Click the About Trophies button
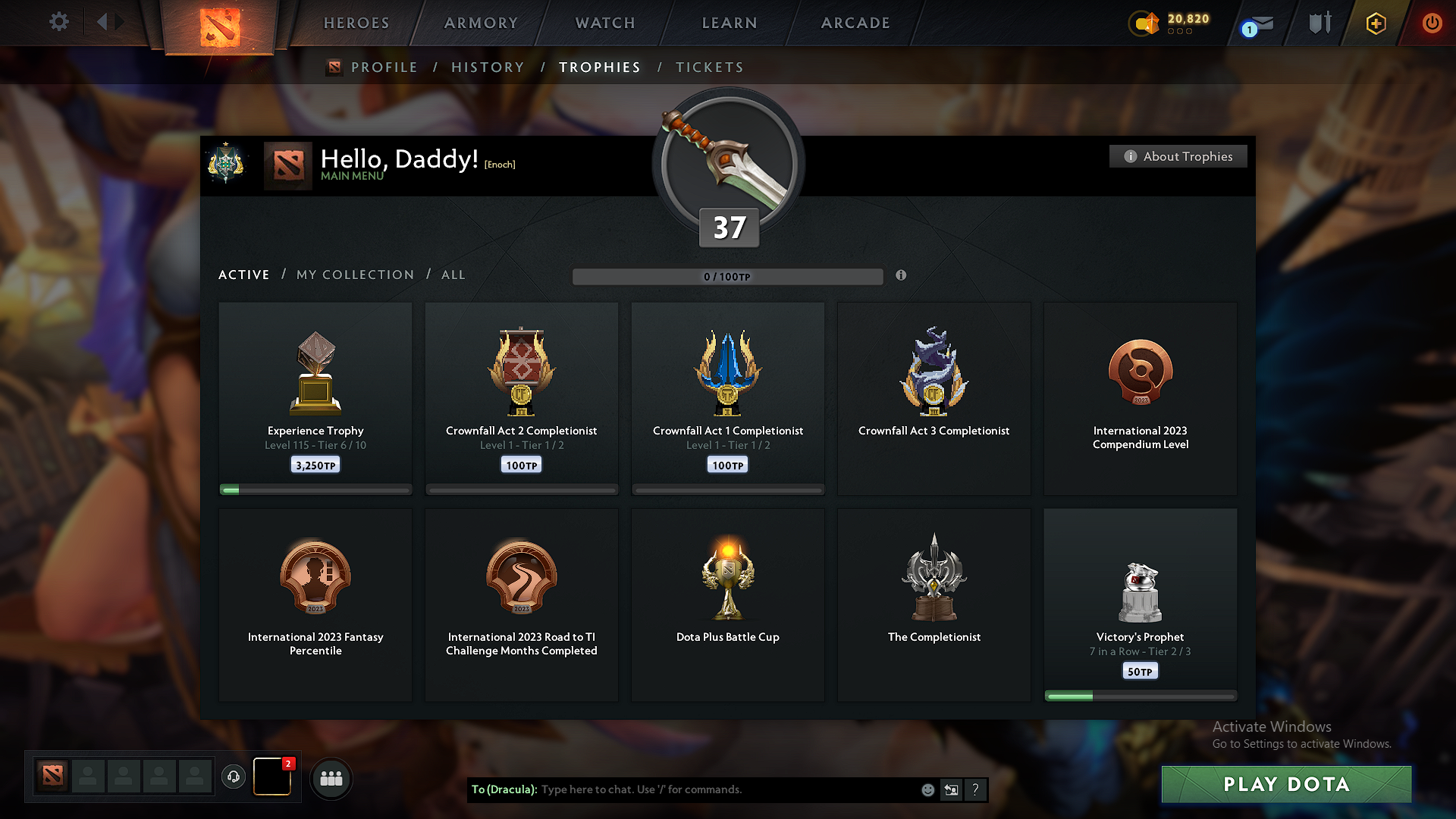Viewport: 1456px width, 819px height. click(x=1178, y=156)
